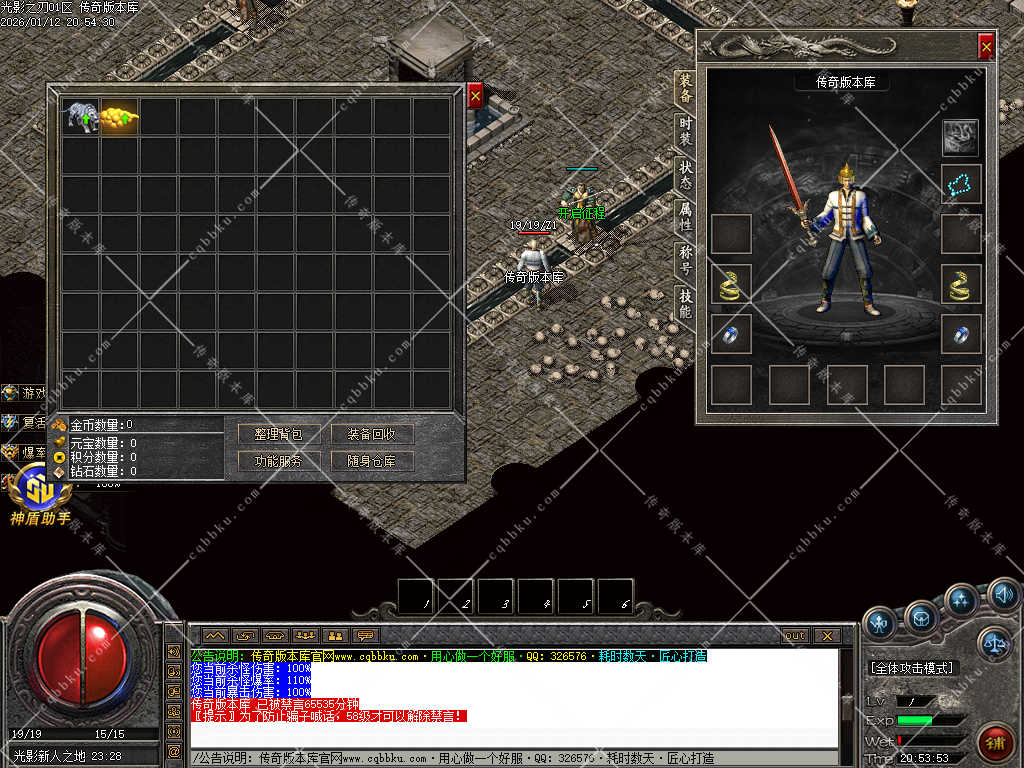Image resolution: width=1024 pixels, height=768 pixels.
Task: Close the character equipment panel
Action: (x=986, y=46)
